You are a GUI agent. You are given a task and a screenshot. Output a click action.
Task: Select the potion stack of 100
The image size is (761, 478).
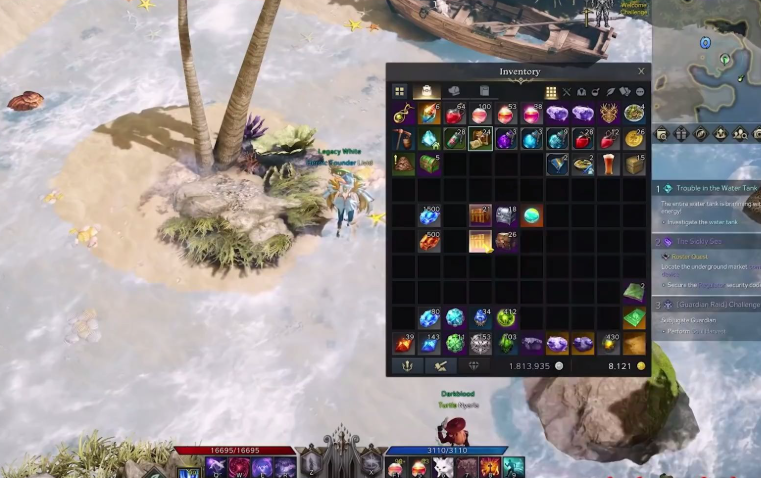pyautogui.click(x=480, y=115)
